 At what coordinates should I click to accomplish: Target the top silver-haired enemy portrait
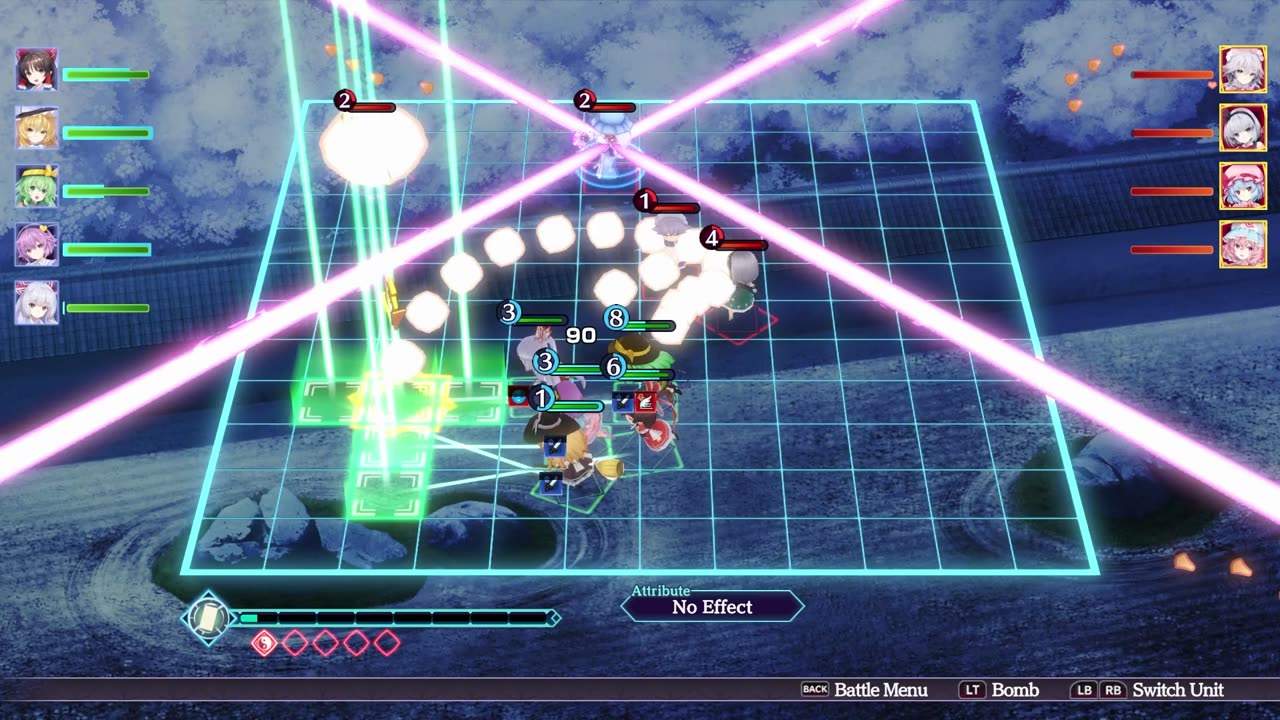pos(1243,69)
